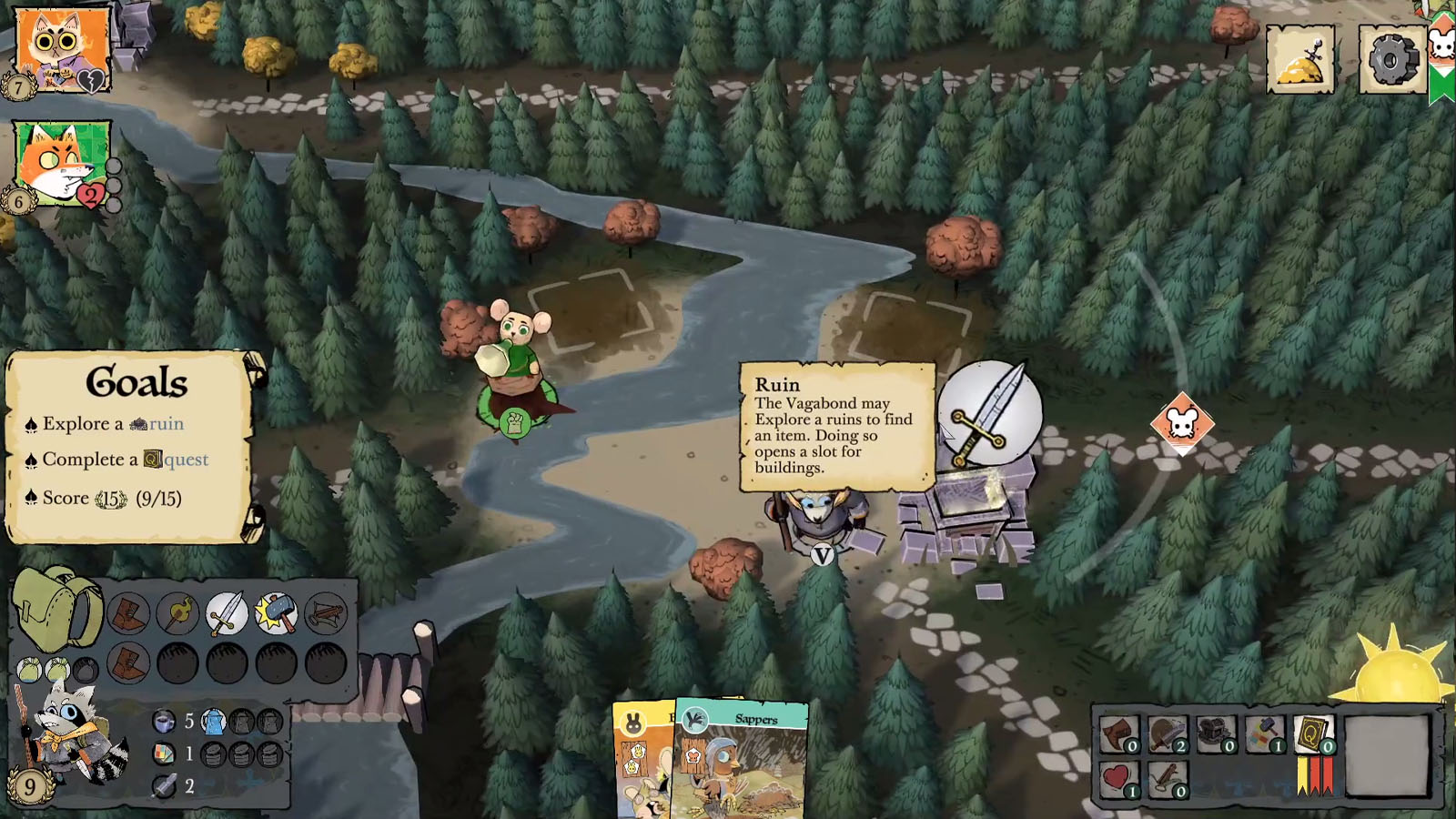
Task: Select the torch item in the satchel
Action: [177, 614]
